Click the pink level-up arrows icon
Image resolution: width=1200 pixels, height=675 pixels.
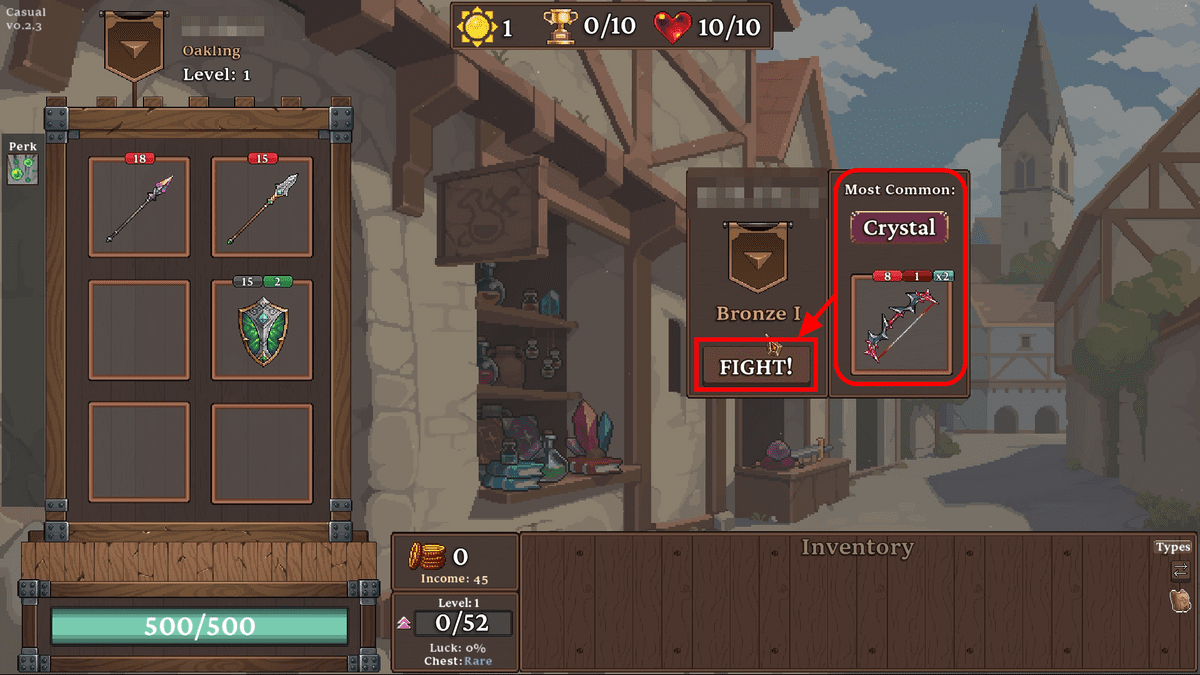(x=404, y=622)
